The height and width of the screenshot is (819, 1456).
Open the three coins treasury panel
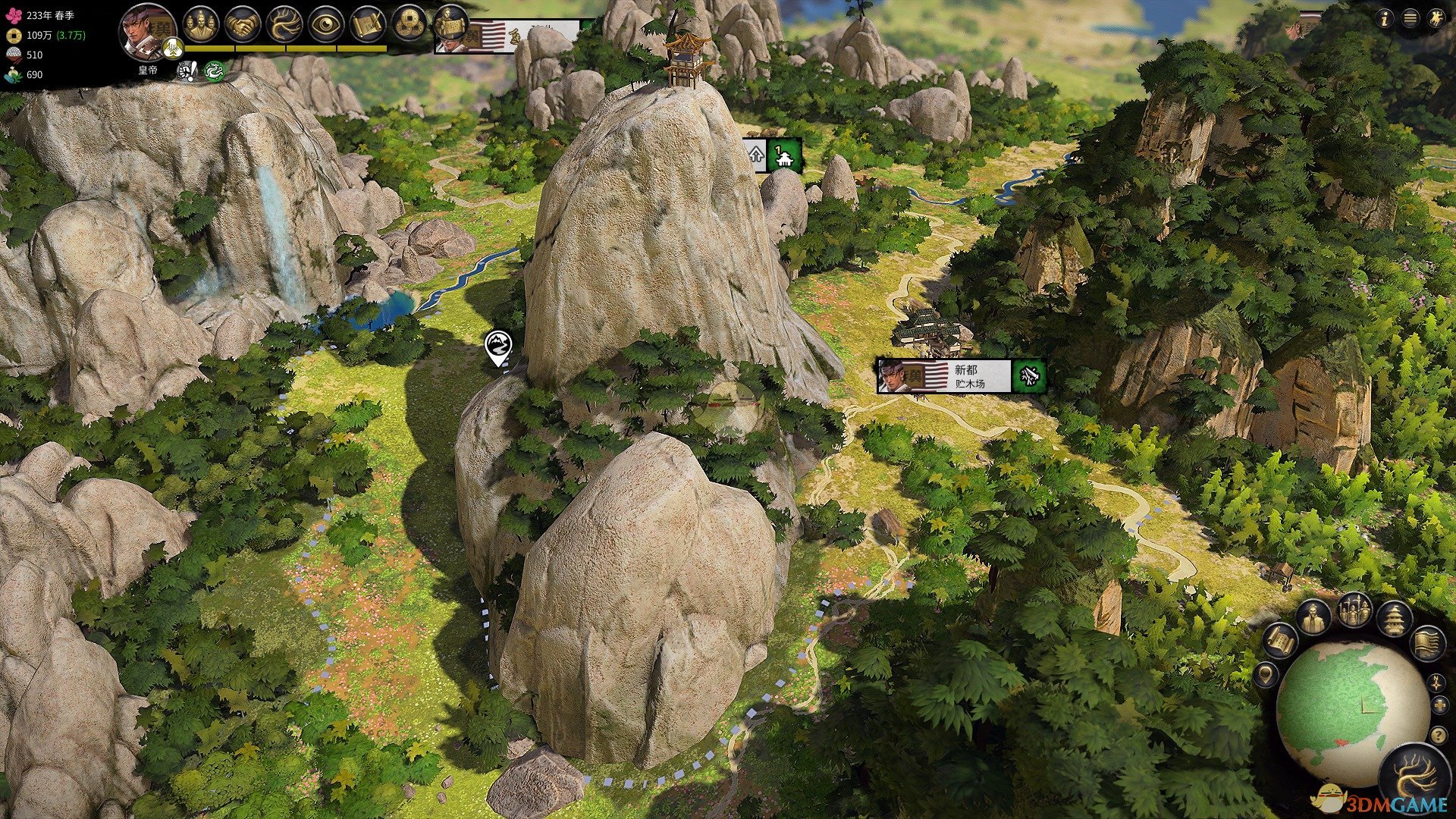(x=409, y=25)
